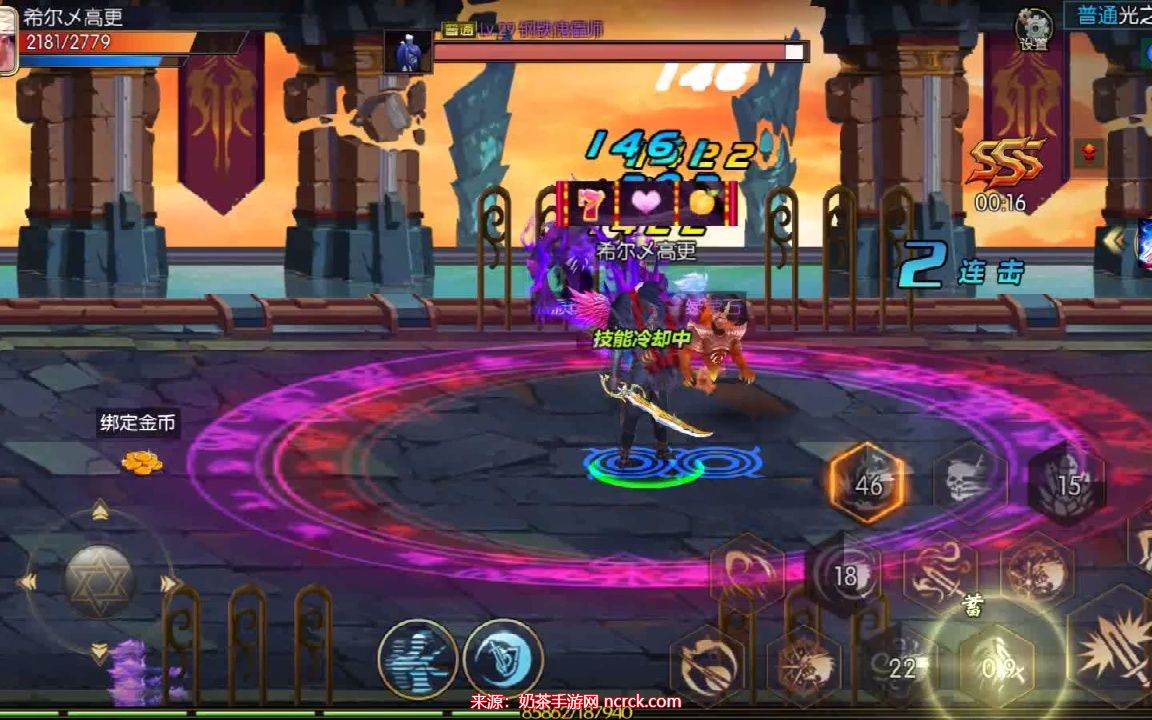1152x720 pixels.
Task: Select the boss portrait beside its health bar
Action: (x=408, y=52)
